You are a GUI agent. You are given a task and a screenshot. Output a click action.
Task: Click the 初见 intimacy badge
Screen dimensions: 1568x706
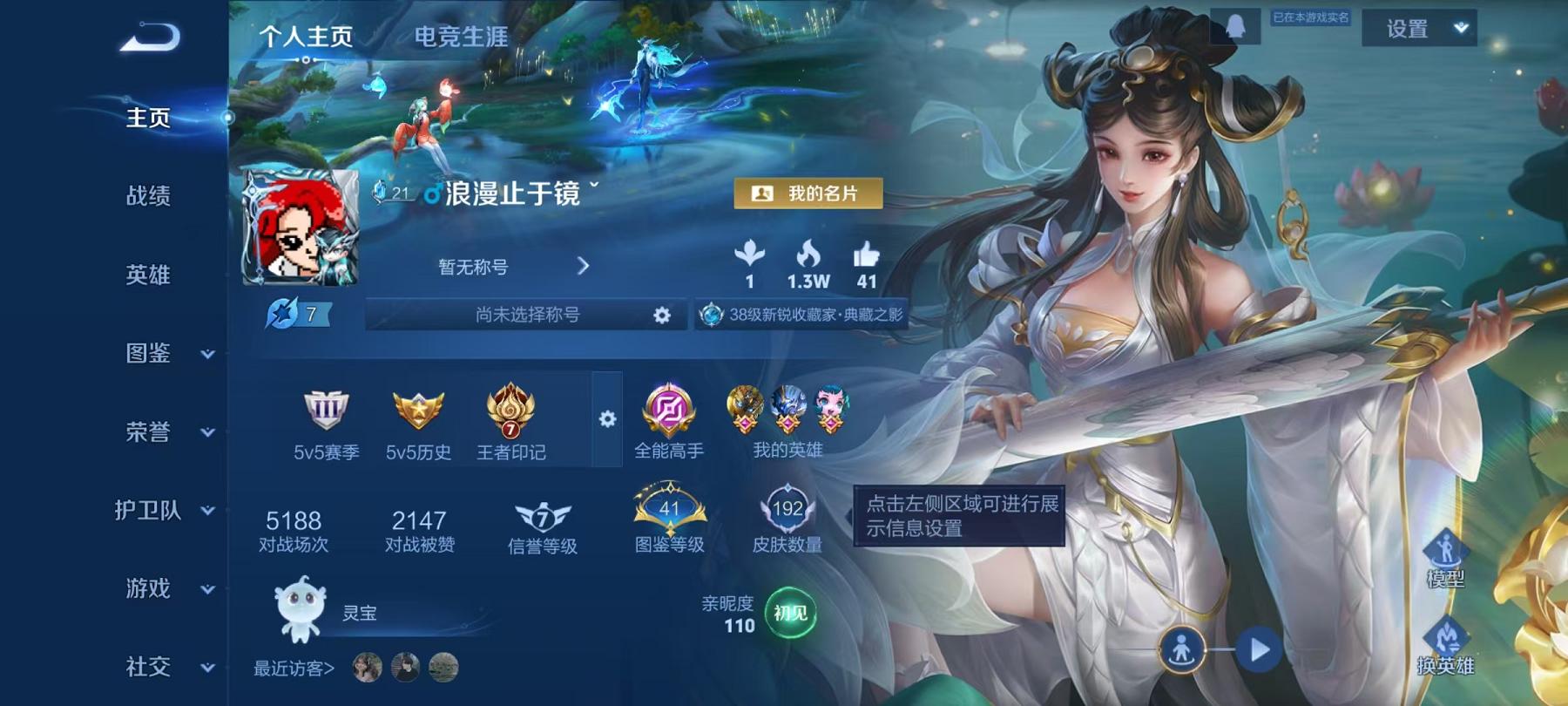tap(789, 614)
